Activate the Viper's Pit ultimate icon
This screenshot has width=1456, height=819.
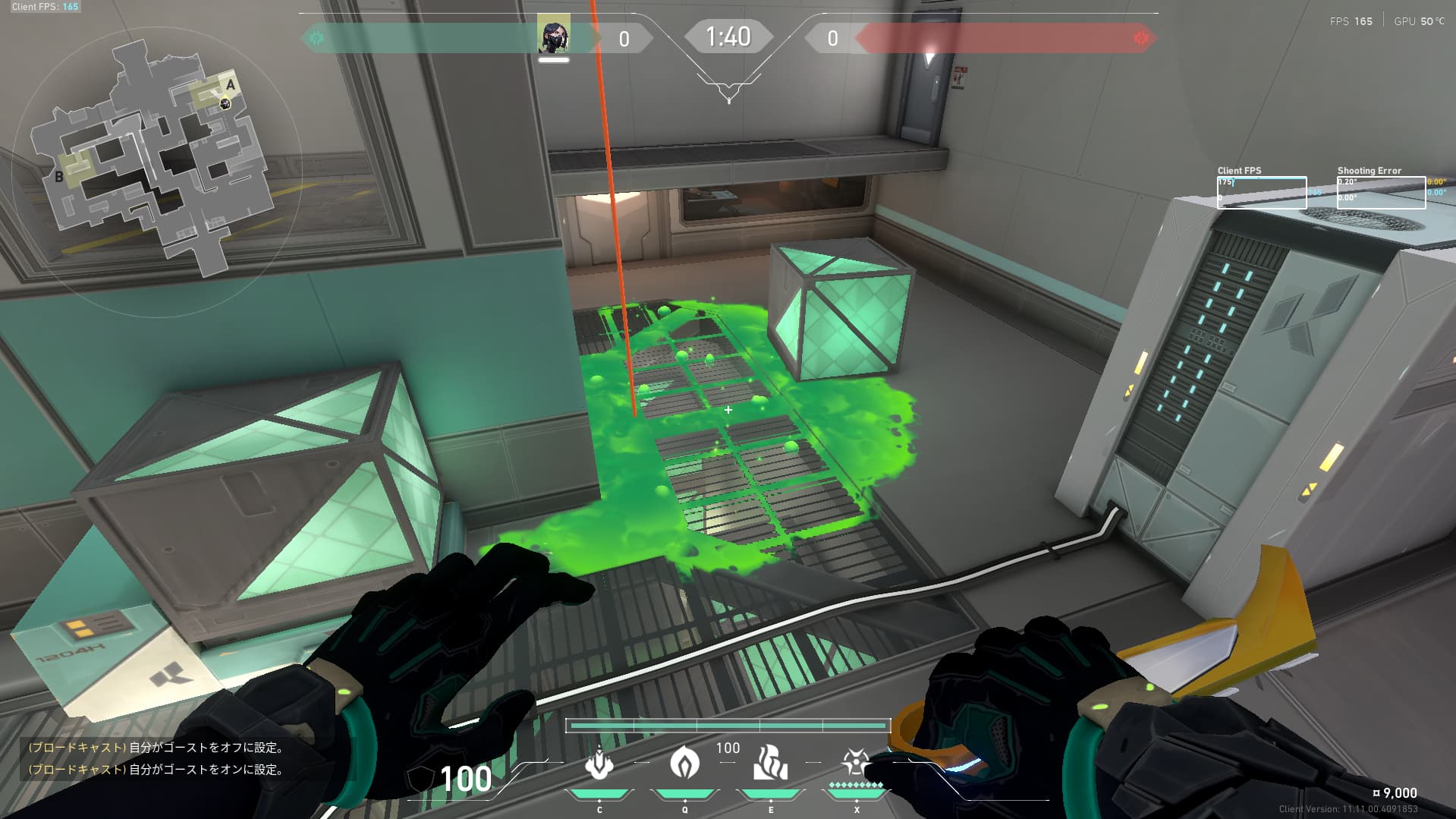[856, 762]
